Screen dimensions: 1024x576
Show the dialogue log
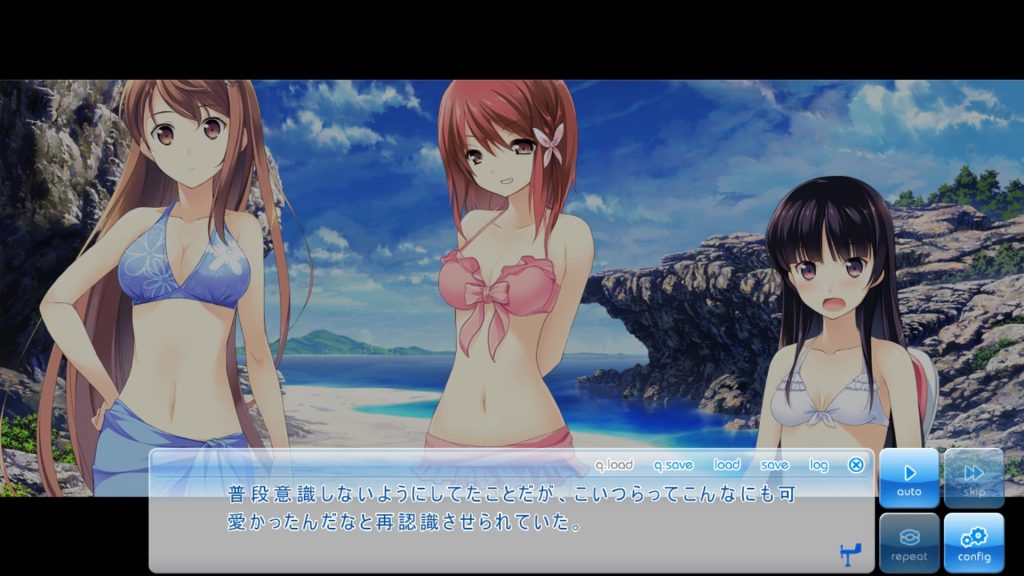(819, 465)
